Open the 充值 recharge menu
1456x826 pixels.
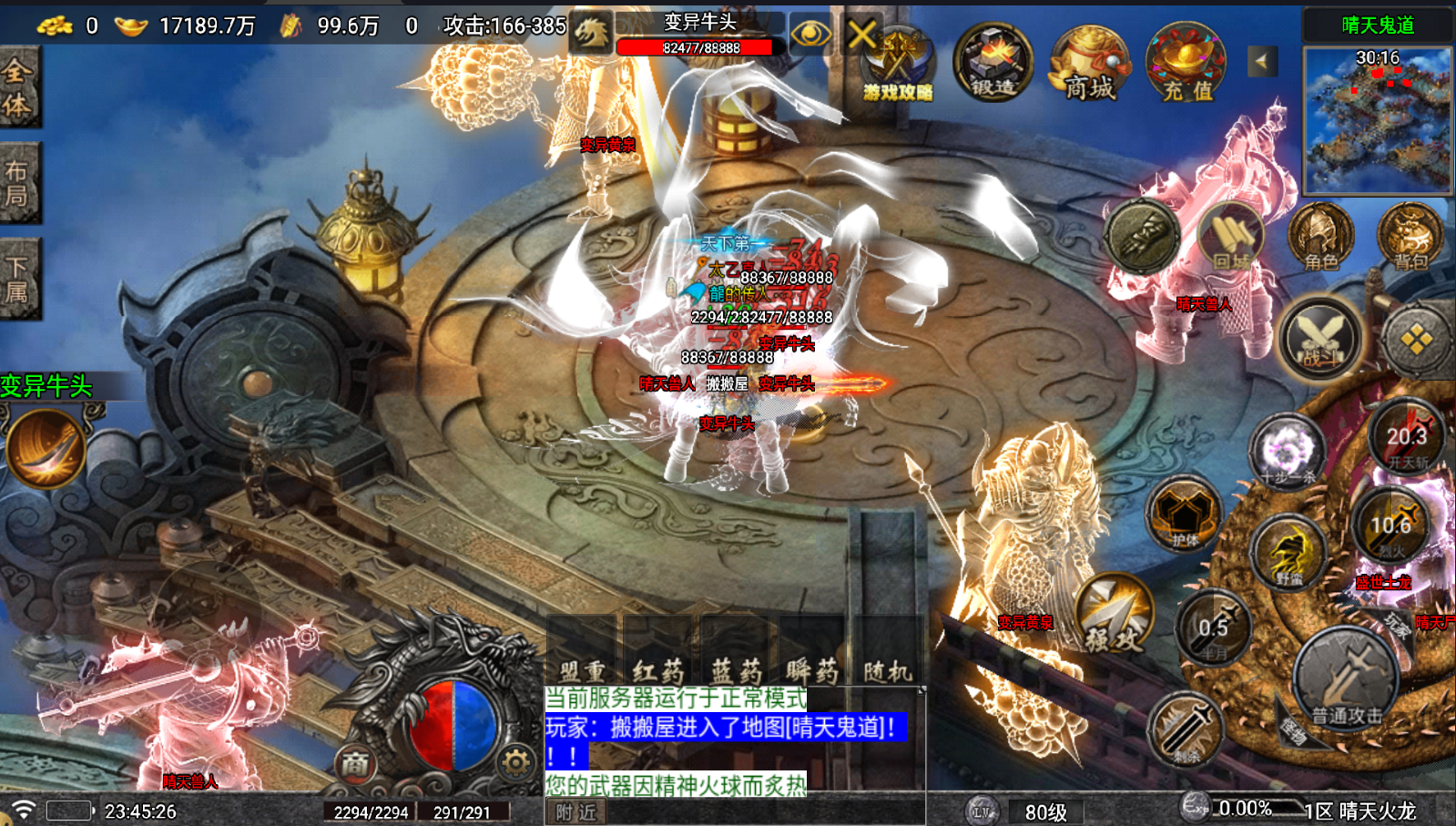click(x=1186, y=62)
